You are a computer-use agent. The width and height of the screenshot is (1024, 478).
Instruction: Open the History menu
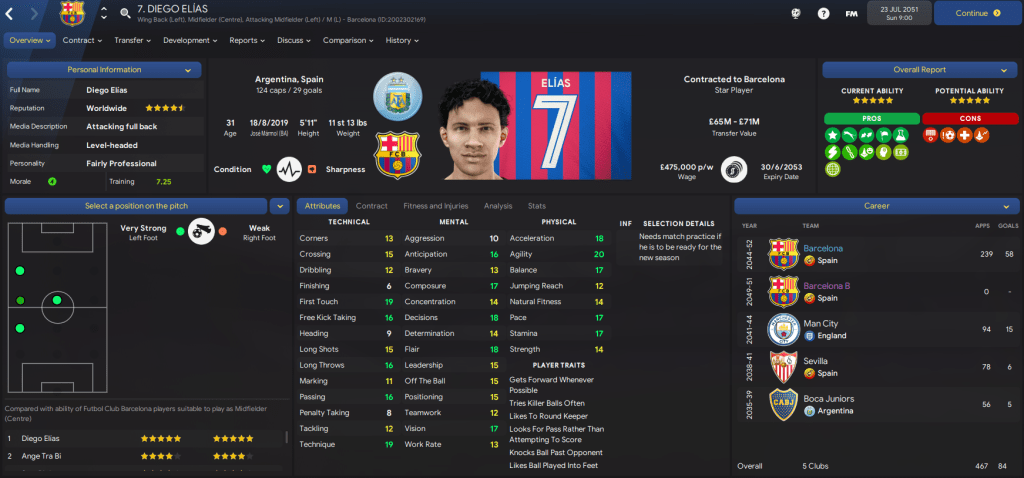point(402,40)
